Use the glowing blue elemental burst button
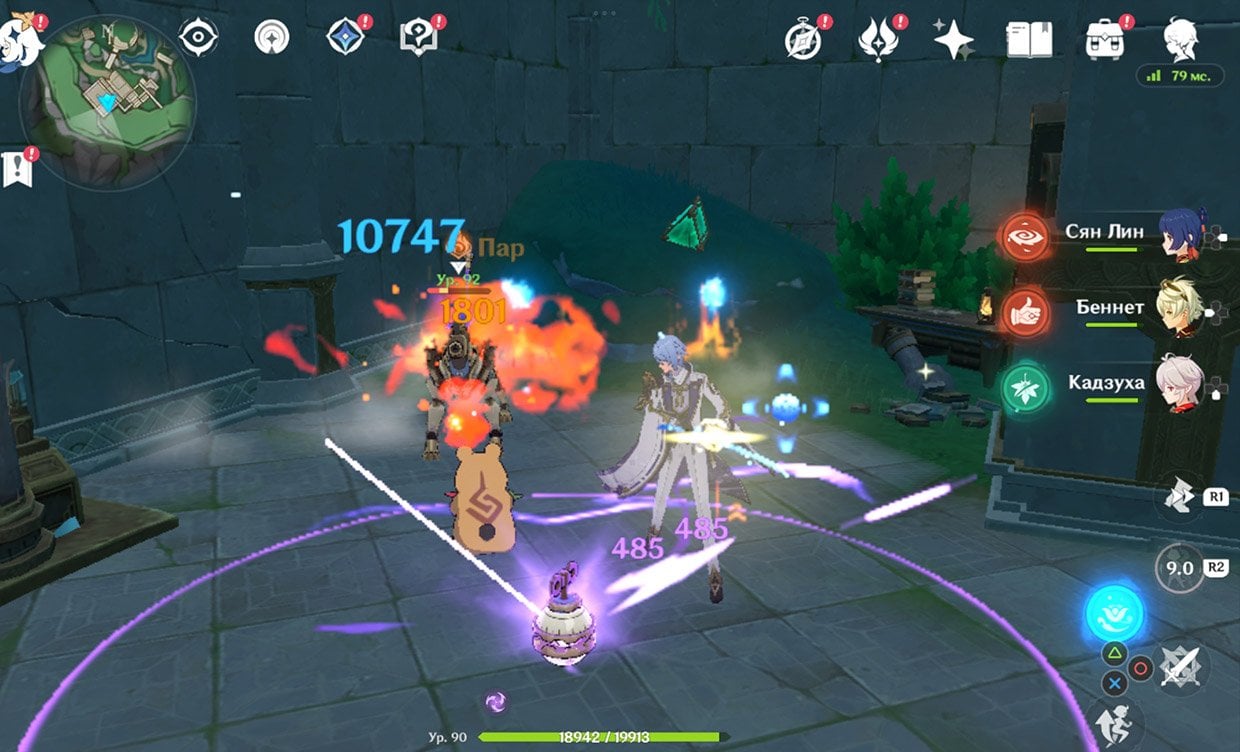 (x=1115, y=613)
